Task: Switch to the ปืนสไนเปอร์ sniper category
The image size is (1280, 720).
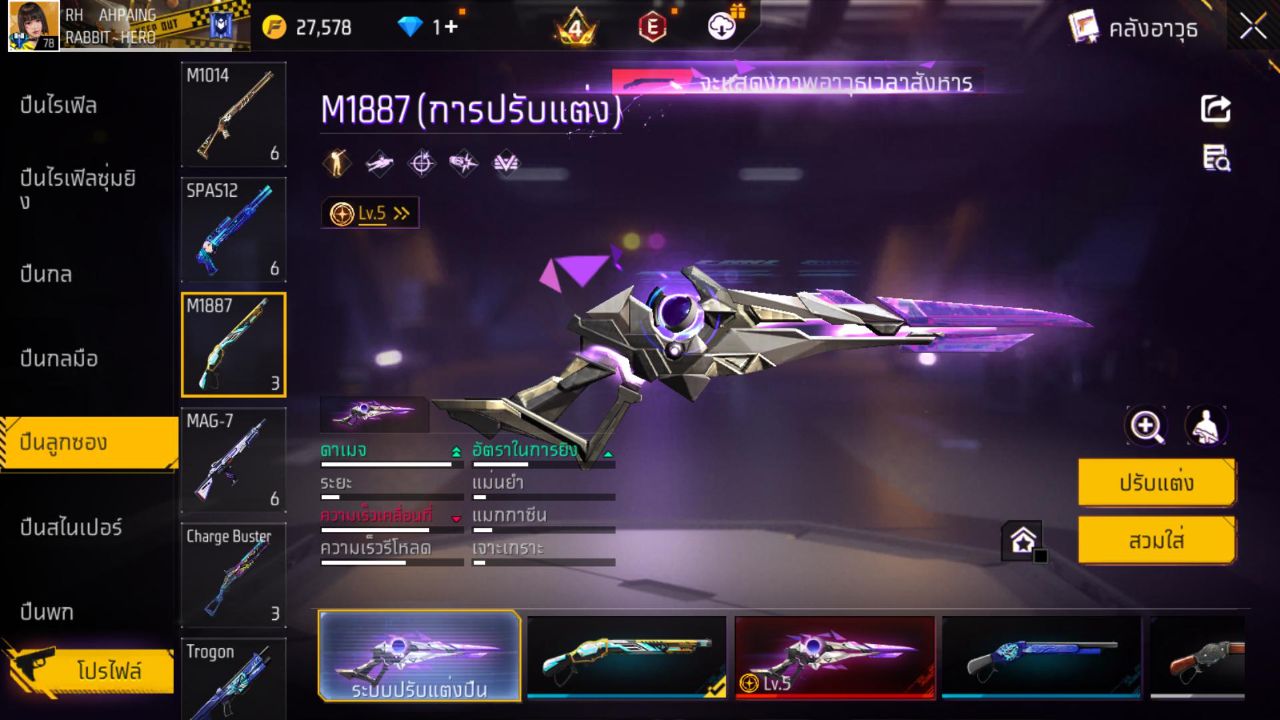Action: pos(70,527)
